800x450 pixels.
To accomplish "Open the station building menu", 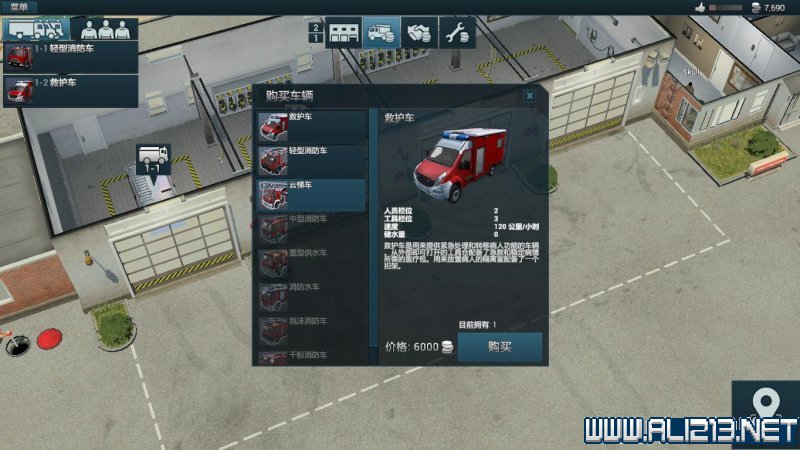I will [343, 33].
